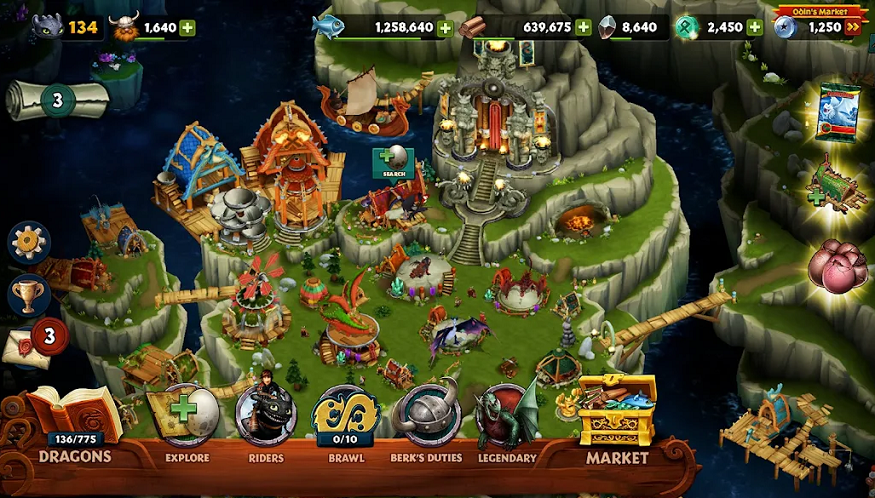875x498 pixels.
Task: Tap the Search egg button
Action: pos(394,162)
